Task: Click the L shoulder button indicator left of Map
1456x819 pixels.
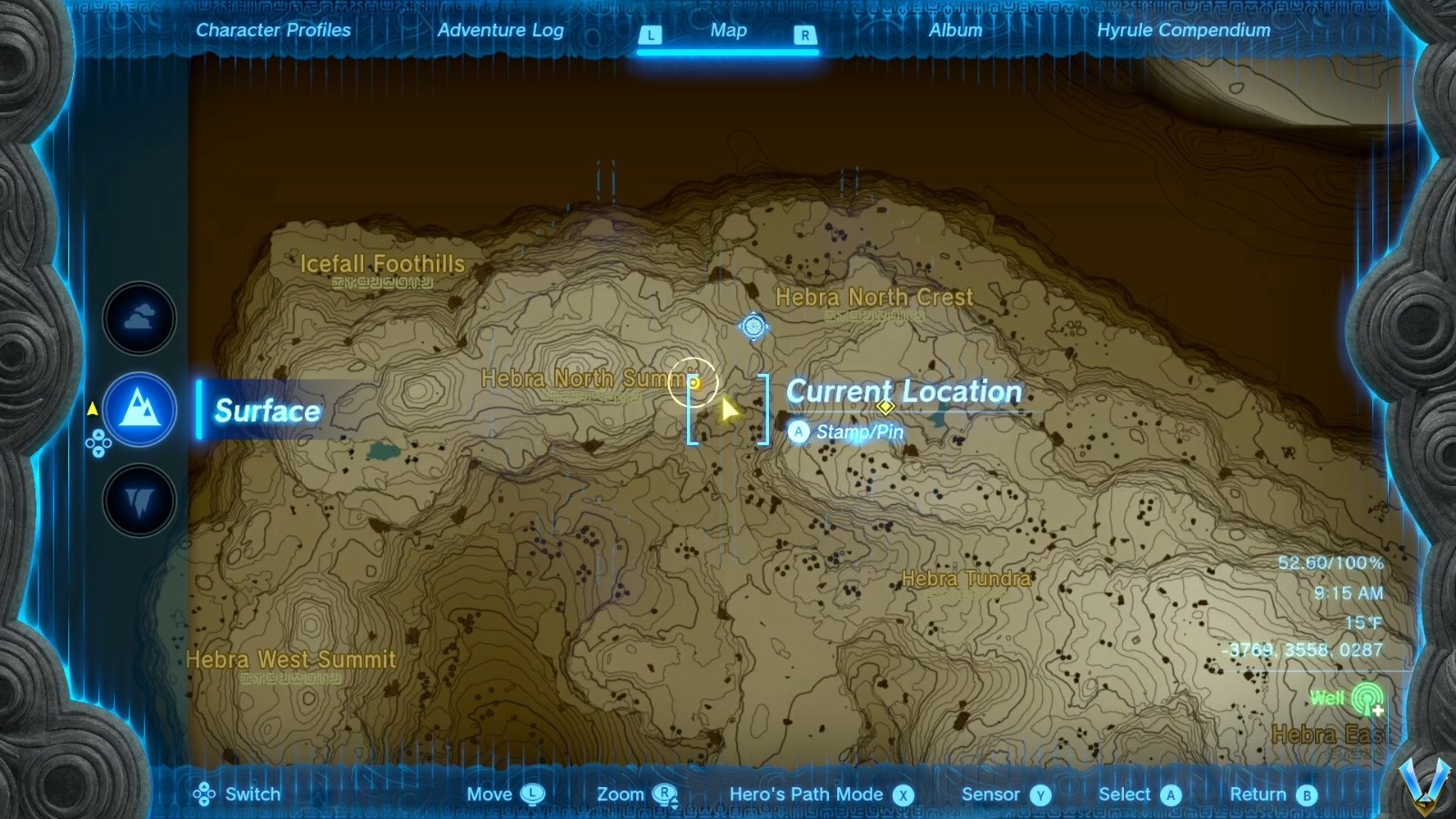Action: pyautogui.click(x=650, y=34)
